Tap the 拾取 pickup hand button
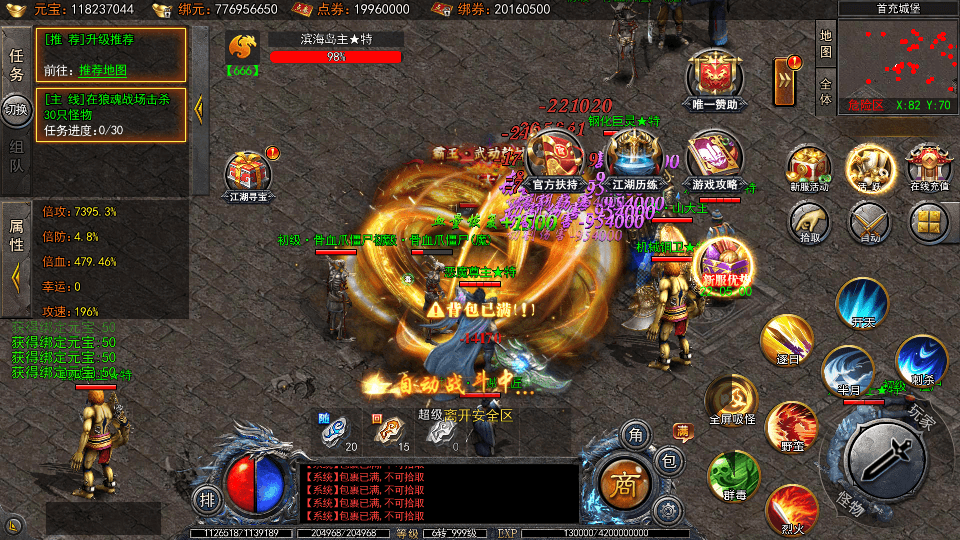 click(x=809, y=221)
